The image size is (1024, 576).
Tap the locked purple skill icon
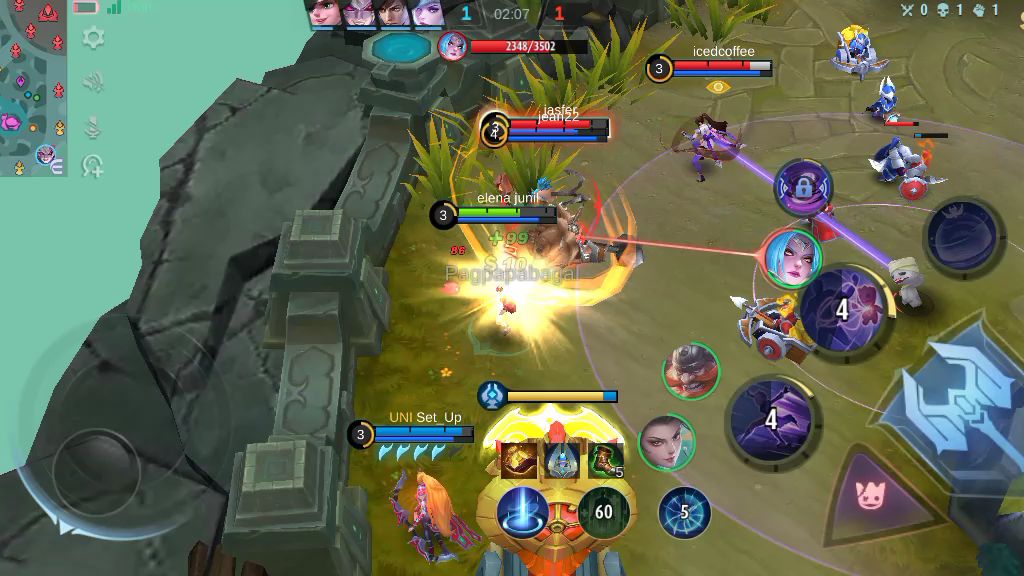coord(804,187)
